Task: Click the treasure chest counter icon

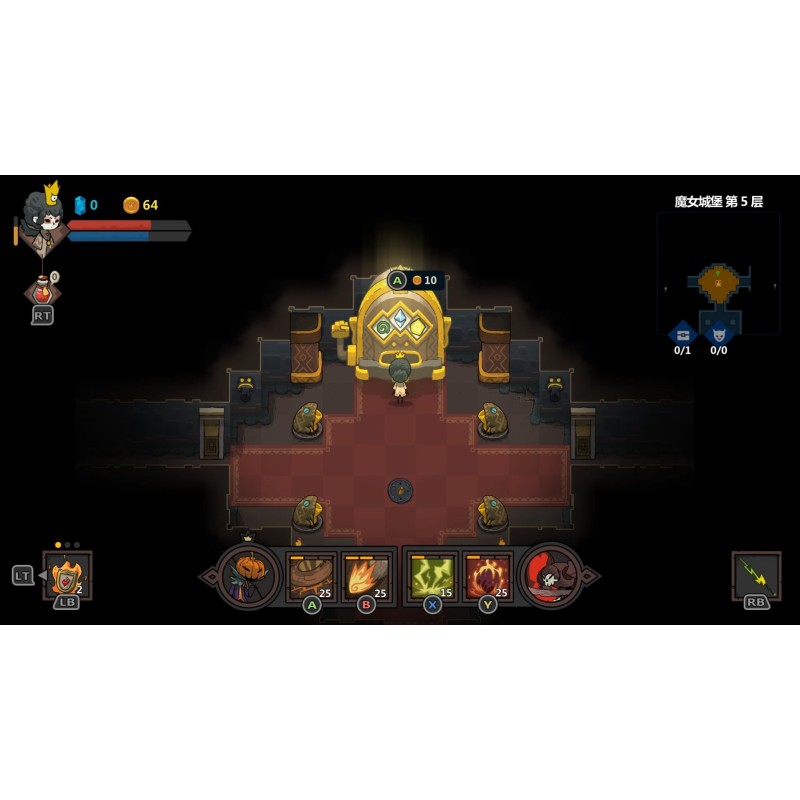Action: (682, 333)
